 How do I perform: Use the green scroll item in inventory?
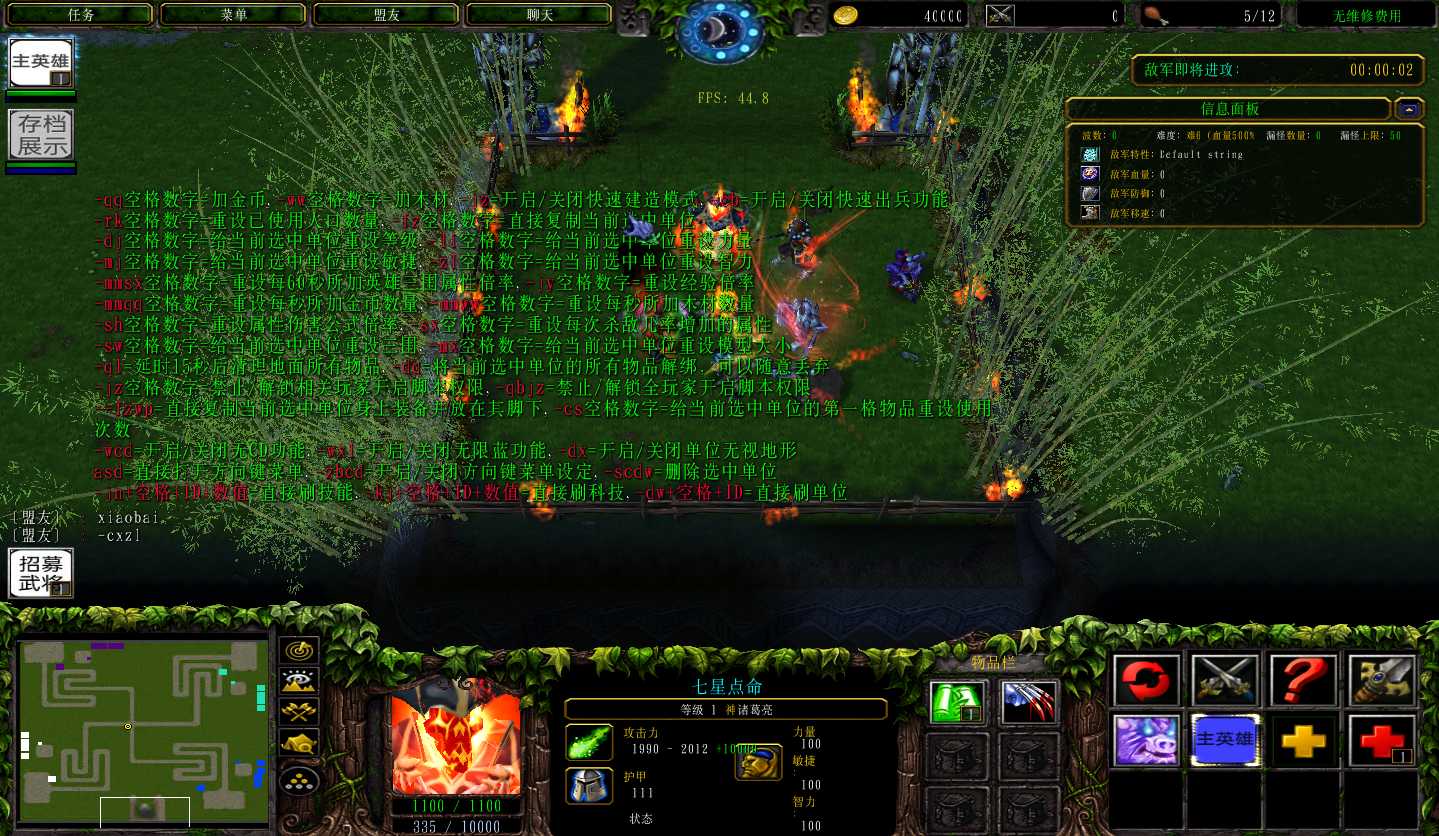(959, 702)
